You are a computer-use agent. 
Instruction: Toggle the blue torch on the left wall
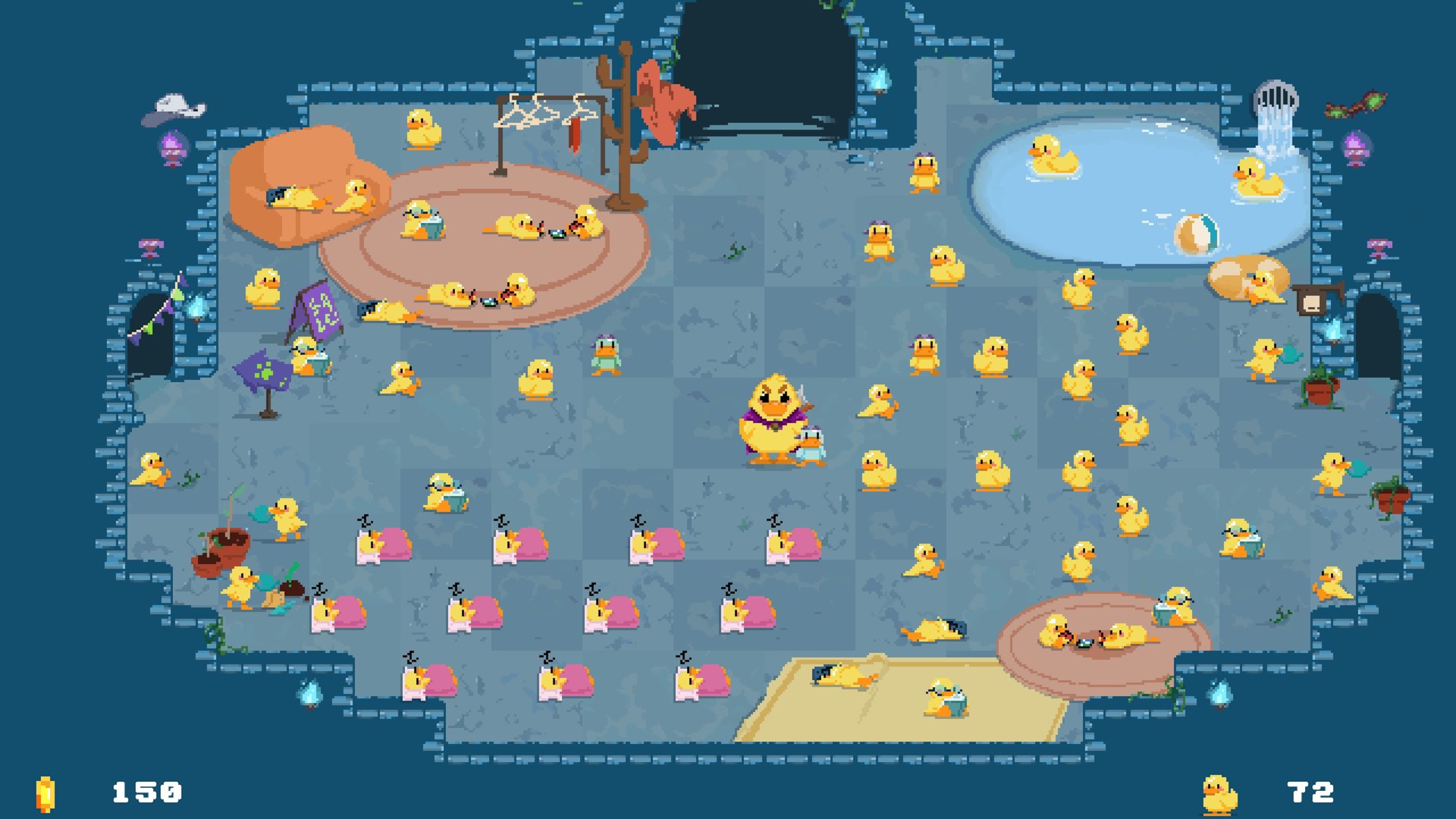click(x=196, y=308)
